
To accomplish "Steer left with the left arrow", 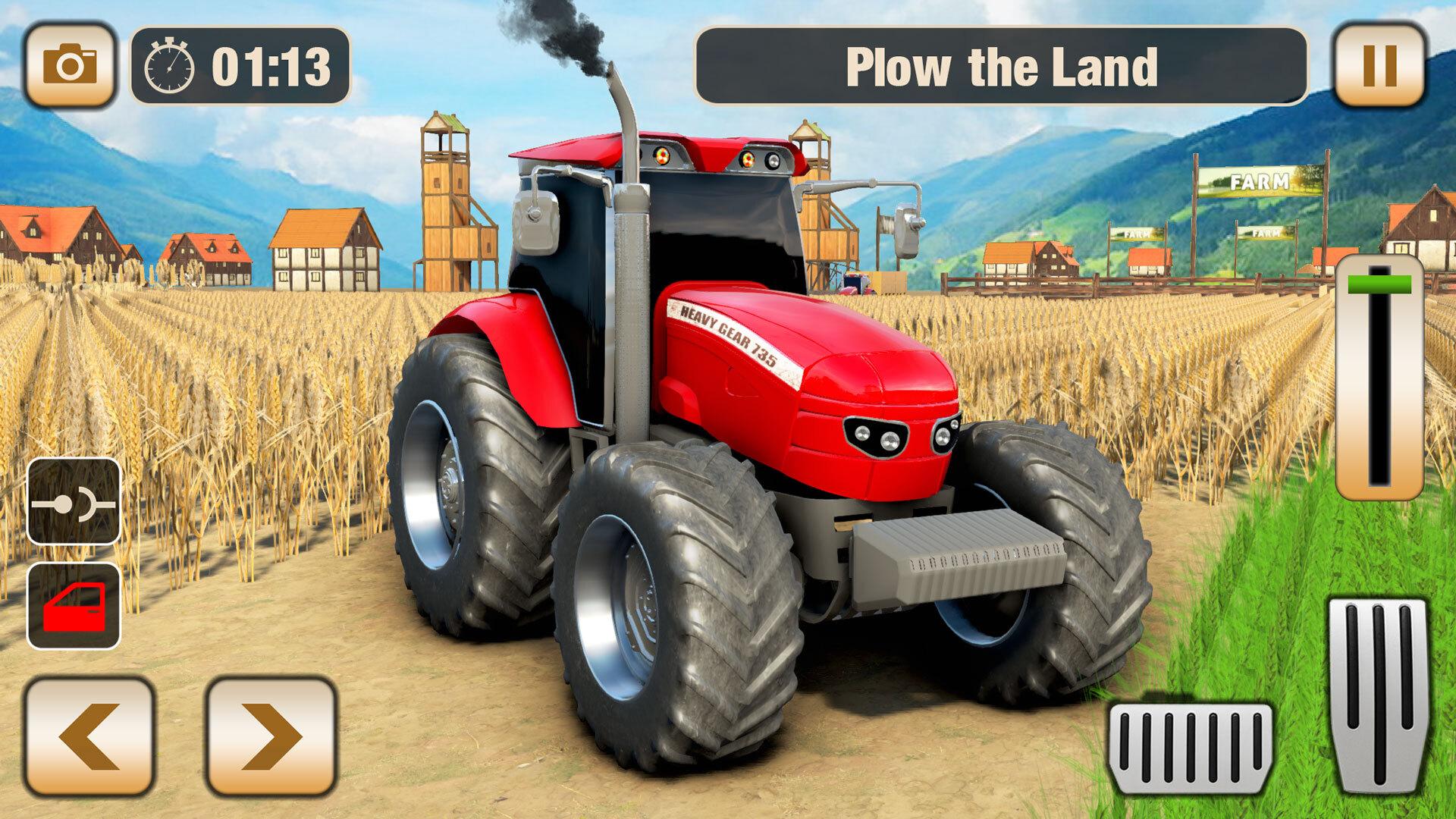I will (89, 736).
